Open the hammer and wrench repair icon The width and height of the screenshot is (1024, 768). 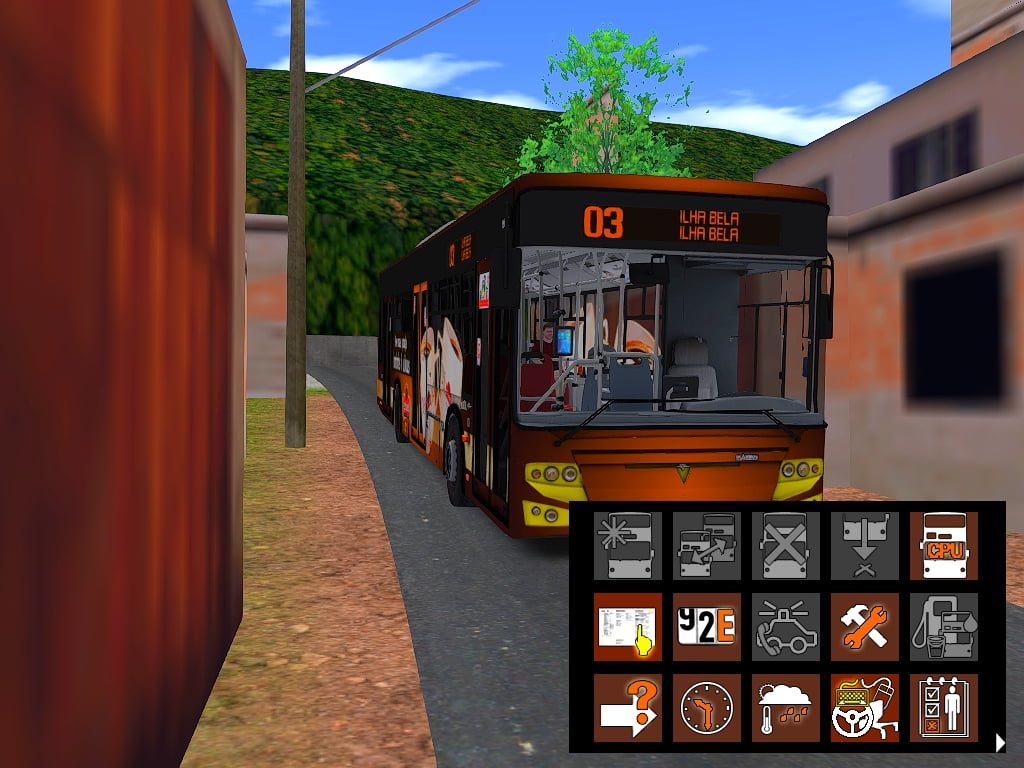tap(864, 627)
